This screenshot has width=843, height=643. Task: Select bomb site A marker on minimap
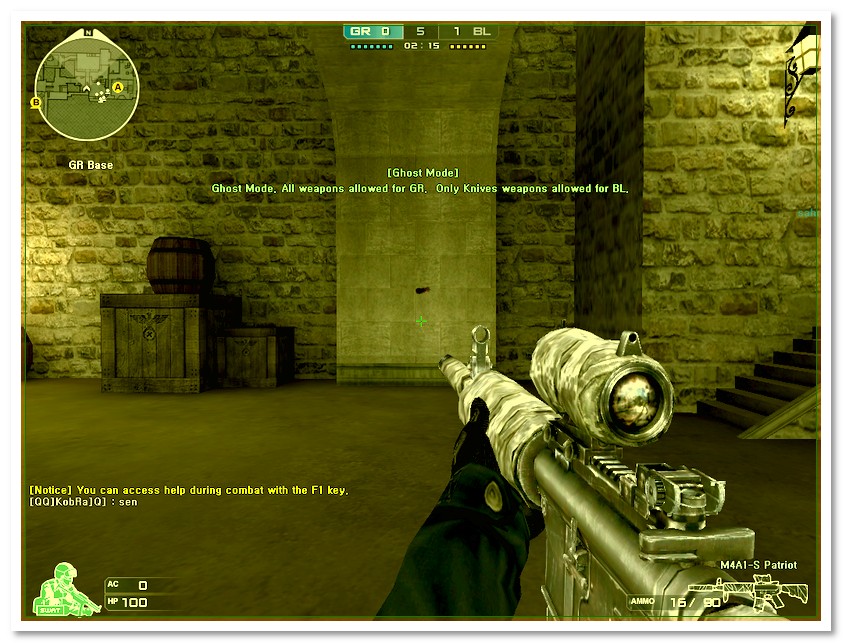click(118, 87)
